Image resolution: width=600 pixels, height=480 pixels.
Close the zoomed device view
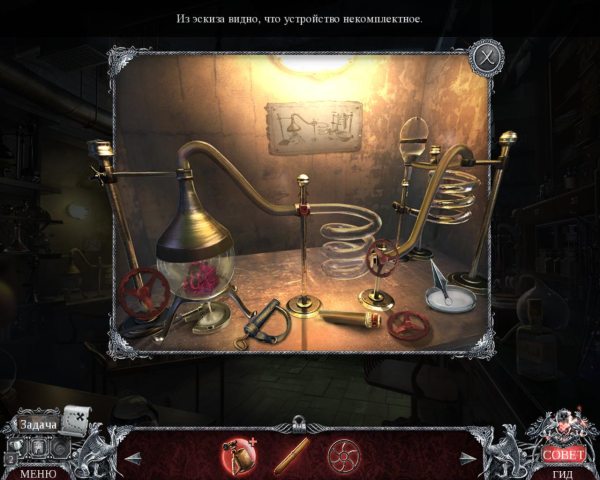[x=486, y=55]
